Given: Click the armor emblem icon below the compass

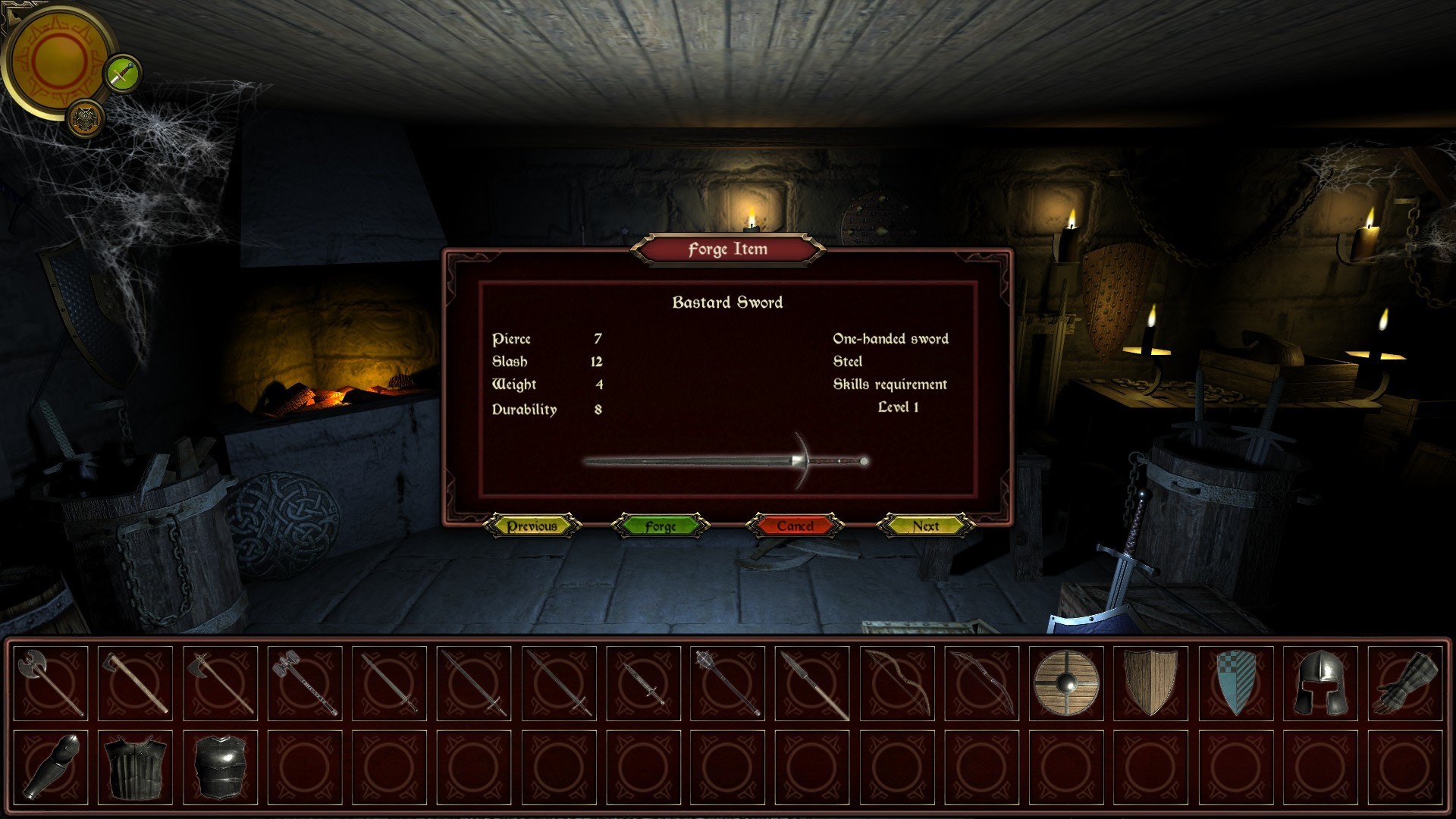Looking at the screenshot, I should click(85, 117).
